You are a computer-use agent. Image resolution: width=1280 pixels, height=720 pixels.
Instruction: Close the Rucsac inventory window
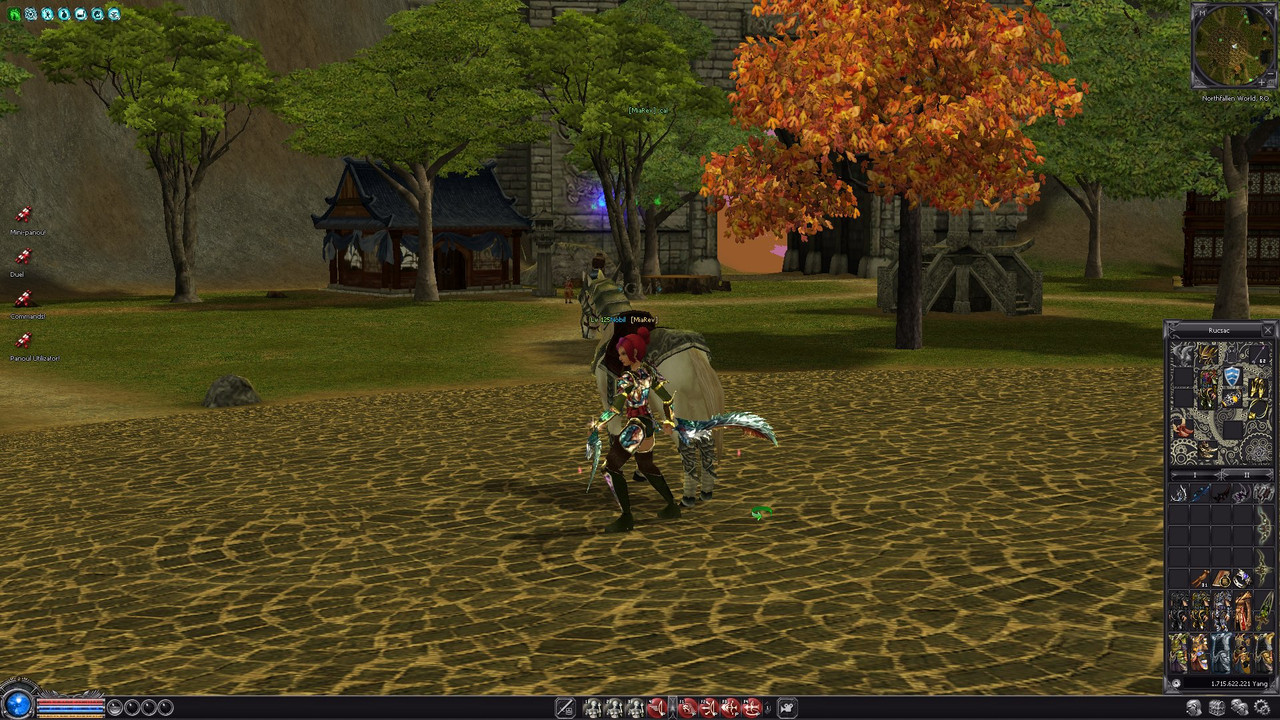click(x=1268, y=330)
